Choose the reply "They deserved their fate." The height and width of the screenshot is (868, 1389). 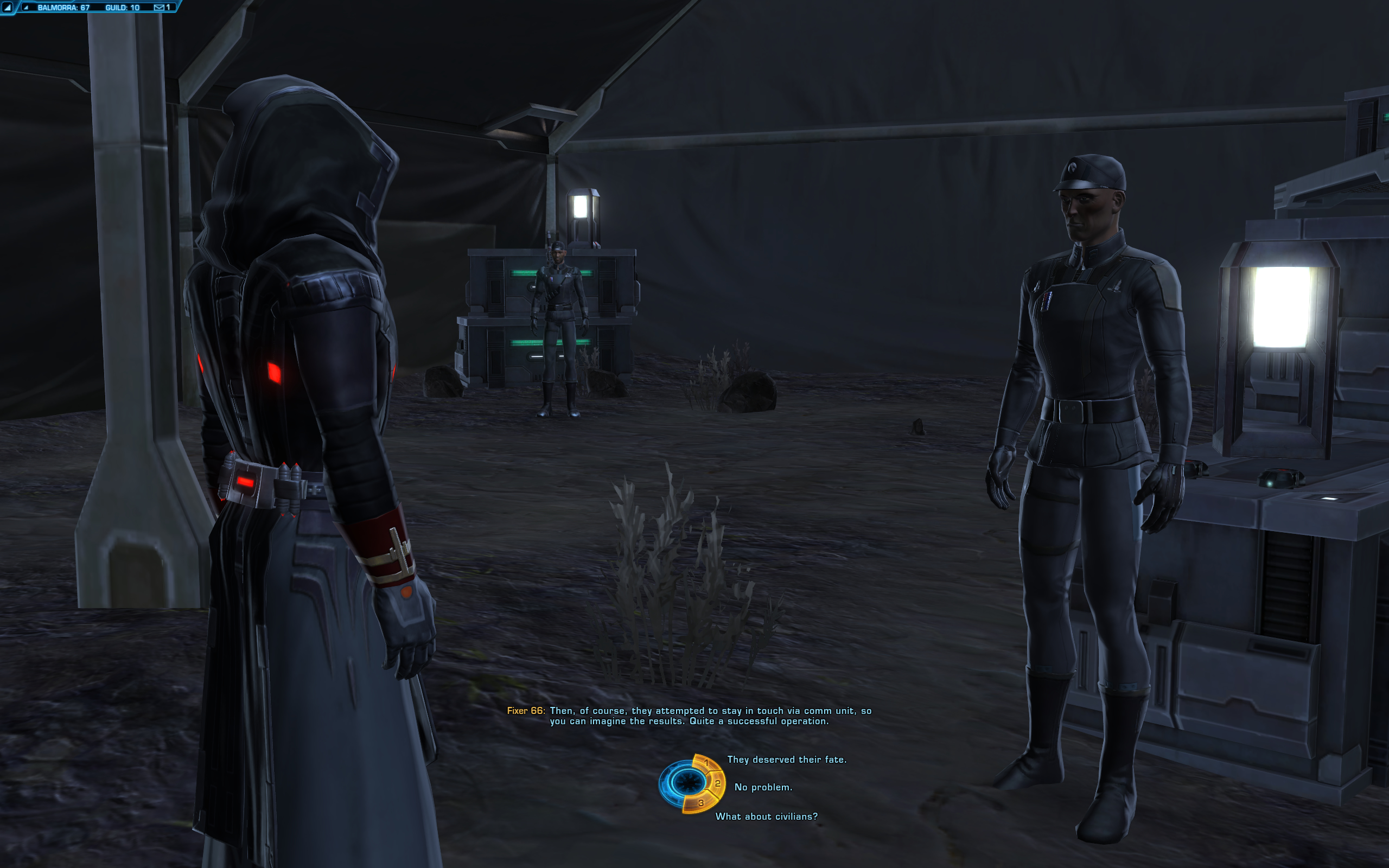786,759
